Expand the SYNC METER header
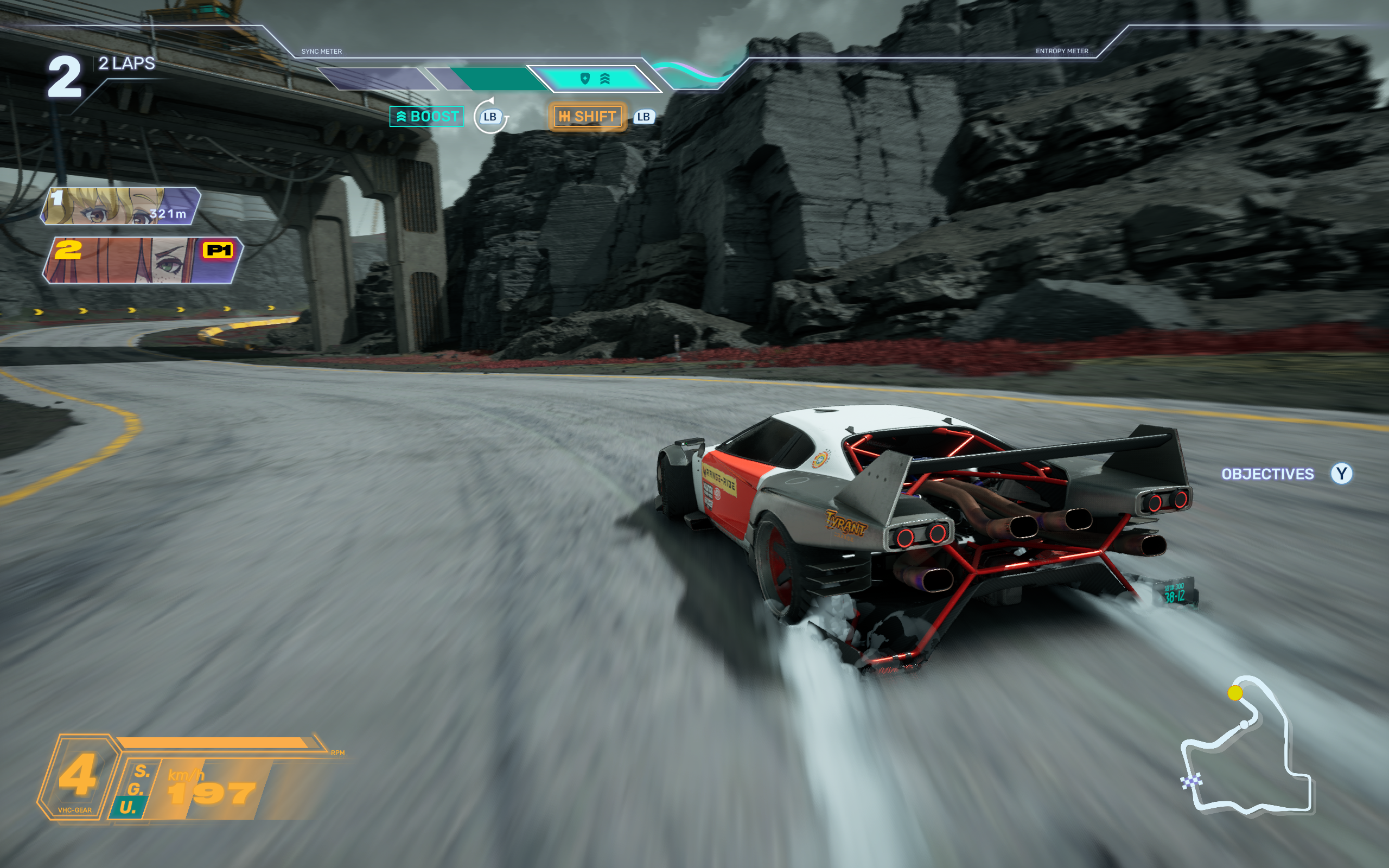 click(x=321, y=51)
